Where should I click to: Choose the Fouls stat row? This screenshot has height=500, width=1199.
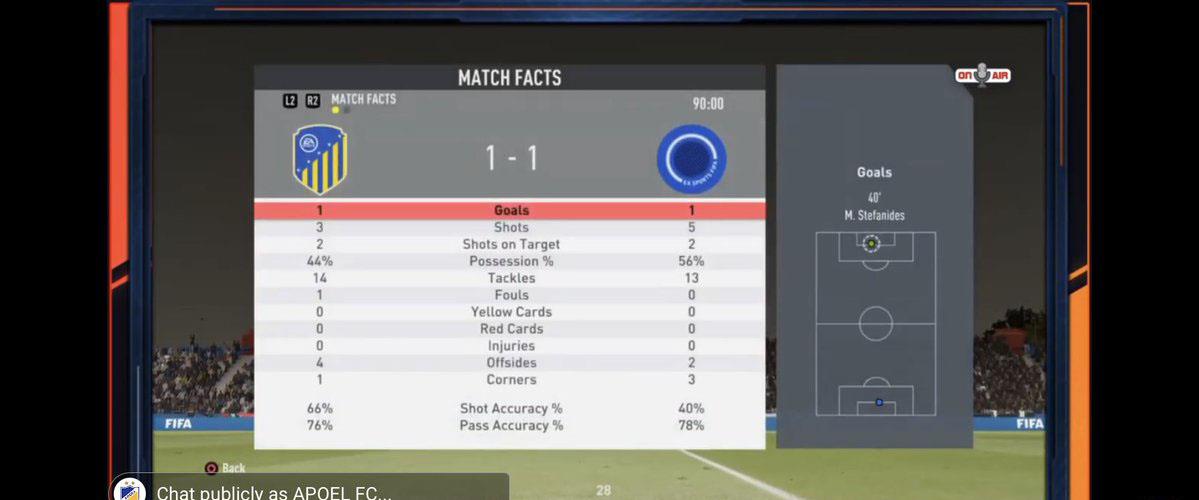point(510,296)
